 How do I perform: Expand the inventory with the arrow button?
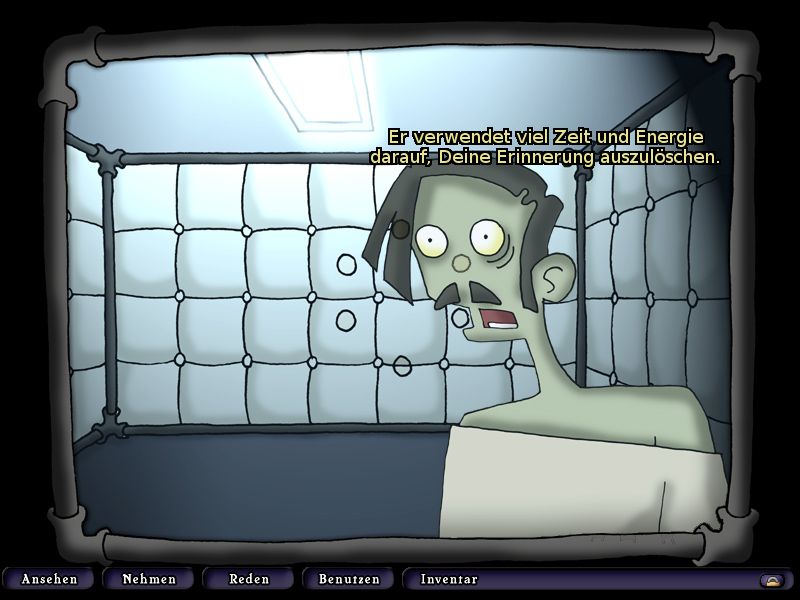[771, 580]
